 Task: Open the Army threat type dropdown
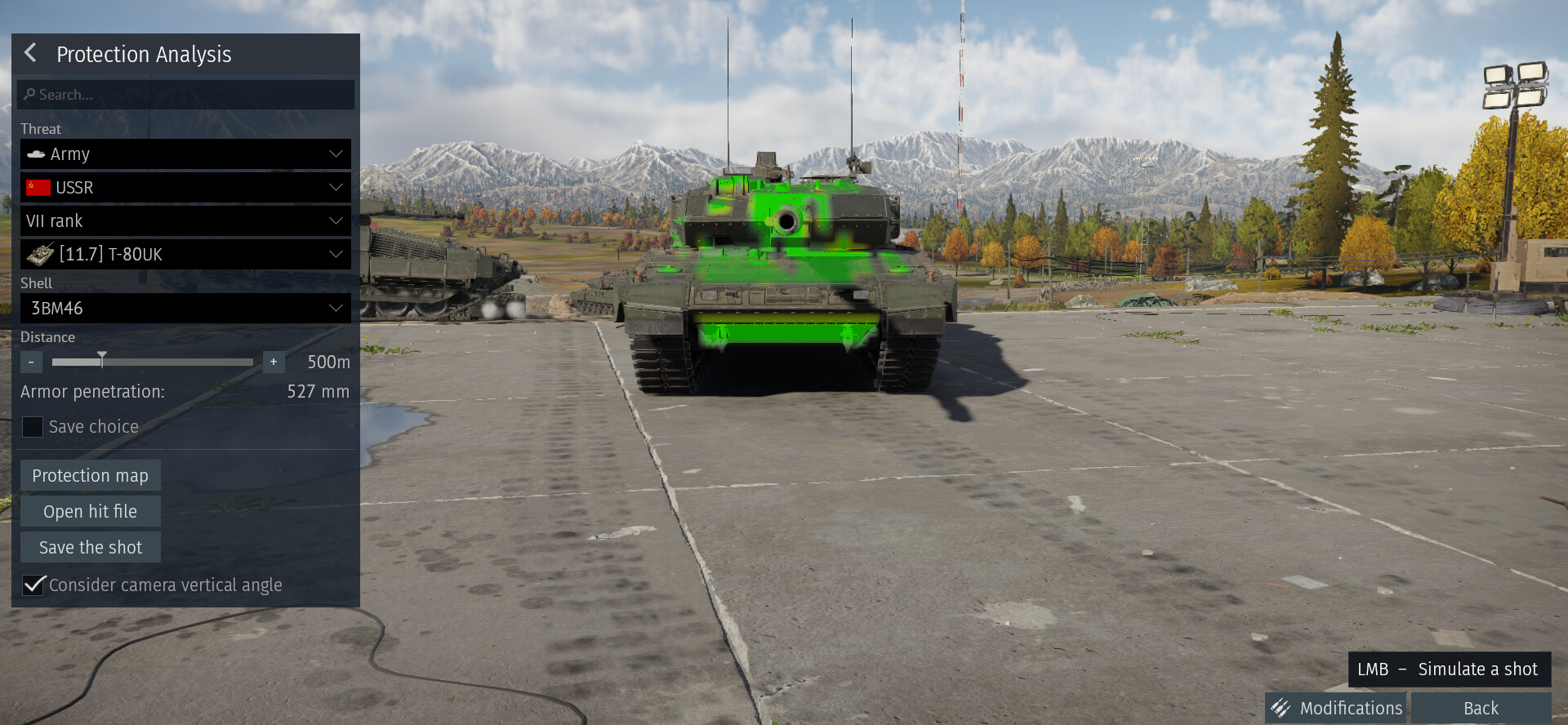[x=185, y=154]
